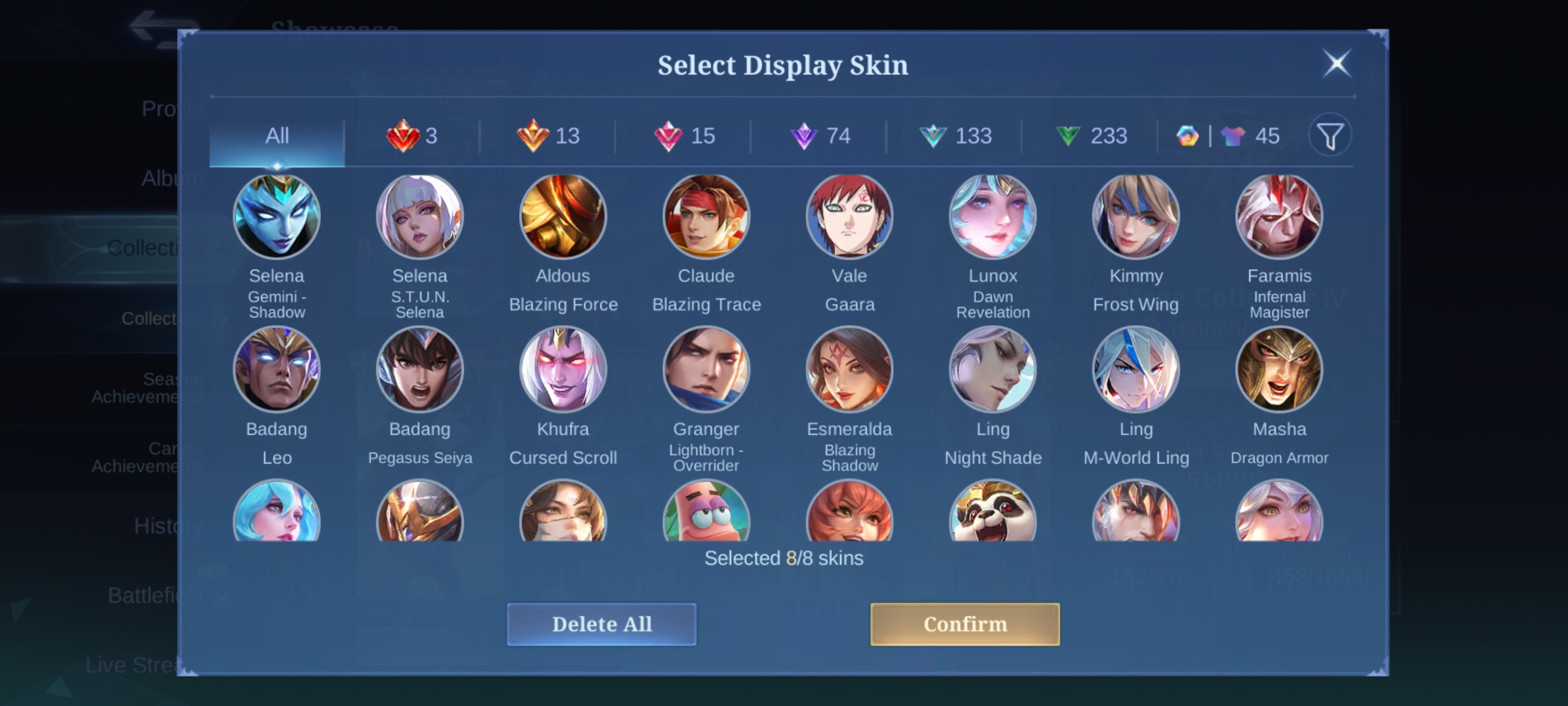Open the pink gem tier with 15 skins
The height and width of the screenshot is (706, 1568).
click(684, 136)
